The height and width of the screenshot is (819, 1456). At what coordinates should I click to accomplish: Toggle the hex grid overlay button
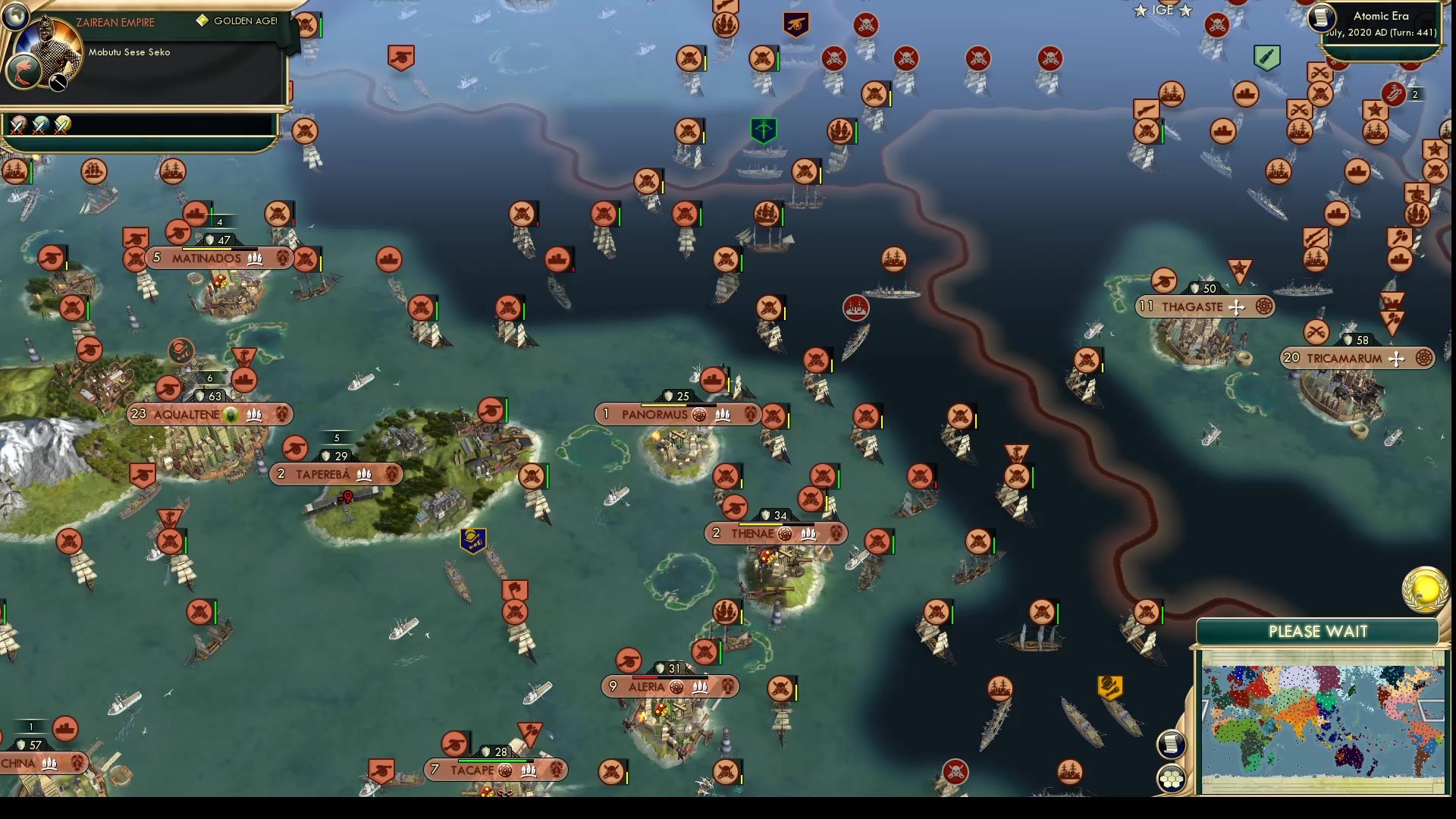coord(1172,777)
